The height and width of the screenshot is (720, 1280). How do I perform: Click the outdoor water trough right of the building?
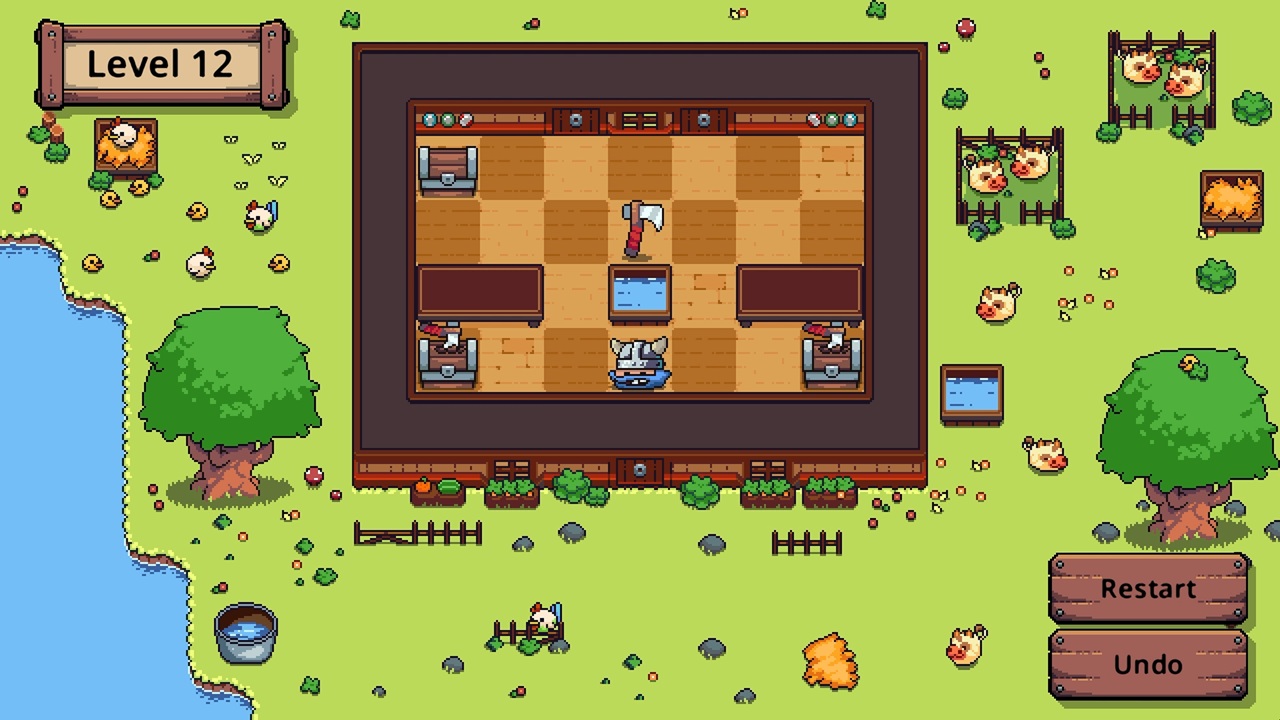pyautogui.click(x=971, y=393)
